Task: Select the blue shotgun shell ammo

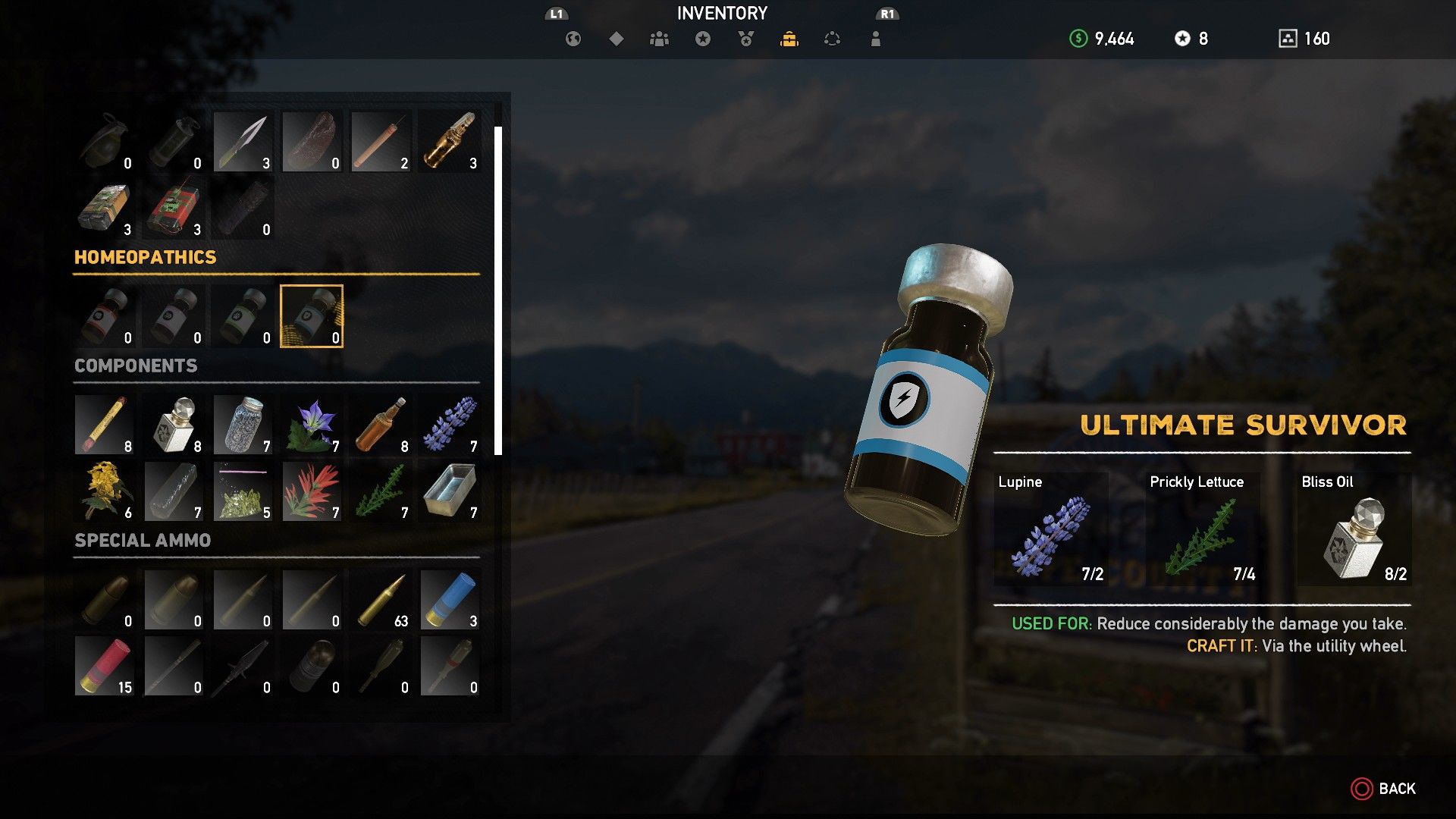Action: click(x=450, y=600)
